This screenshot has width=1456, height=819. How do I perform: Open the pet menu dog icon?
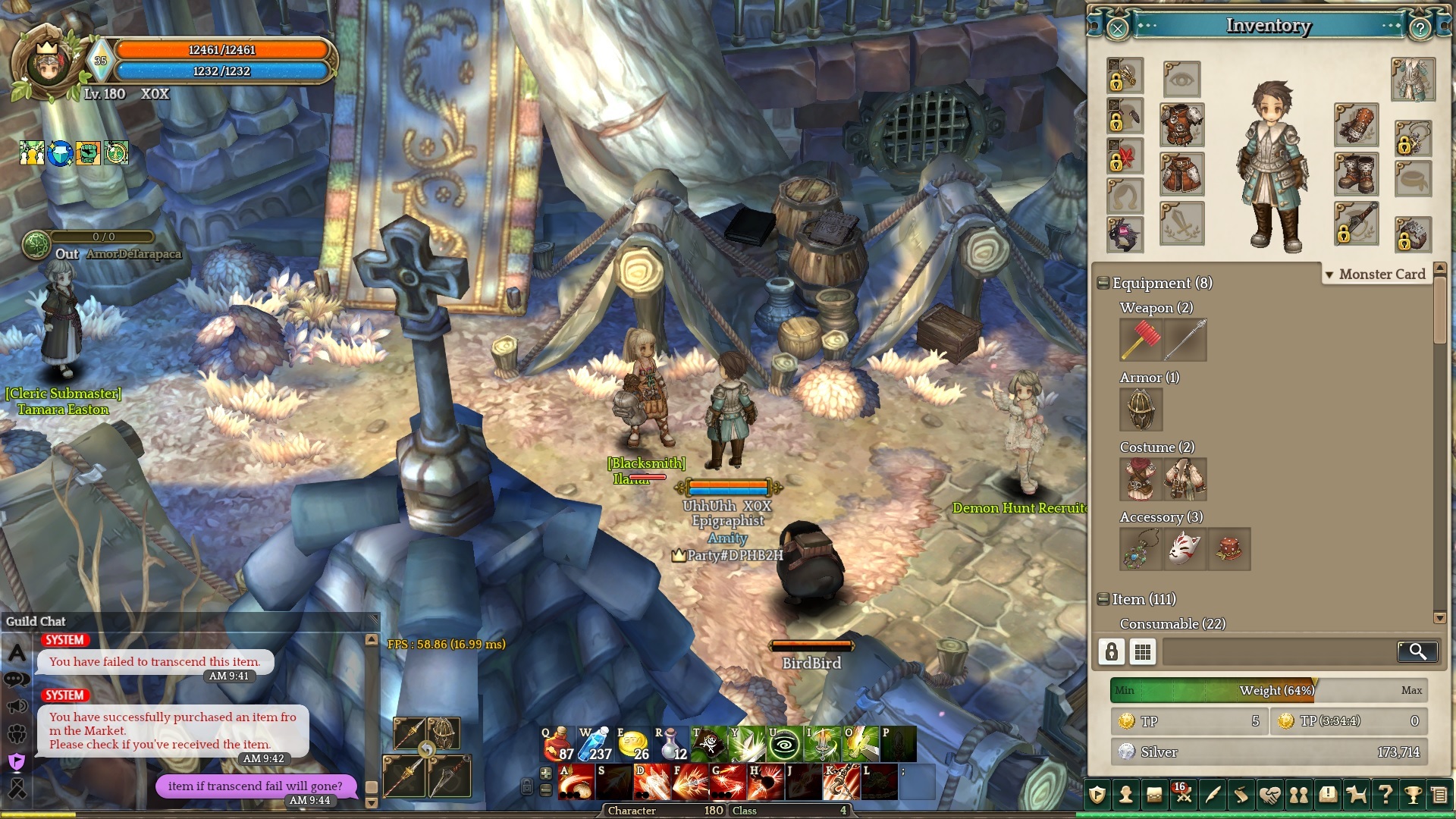click(1356, 795)
